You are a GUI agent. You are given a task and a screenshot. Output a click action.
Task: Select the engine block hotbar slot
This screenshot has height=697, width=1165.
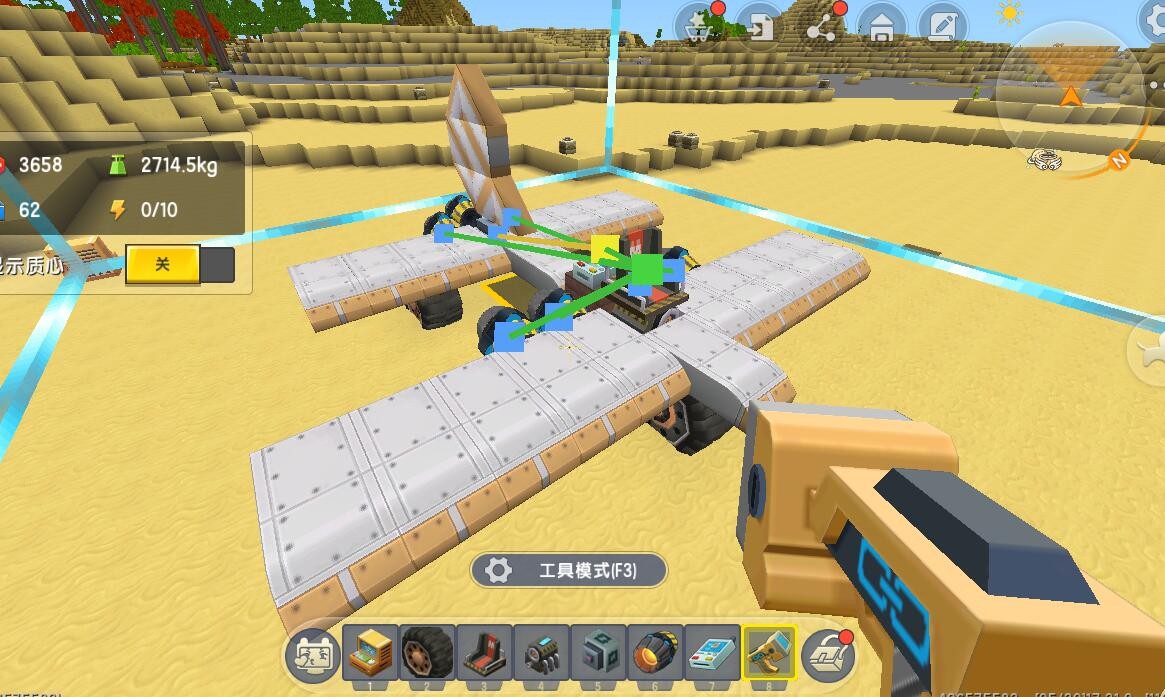coord(542,654)
